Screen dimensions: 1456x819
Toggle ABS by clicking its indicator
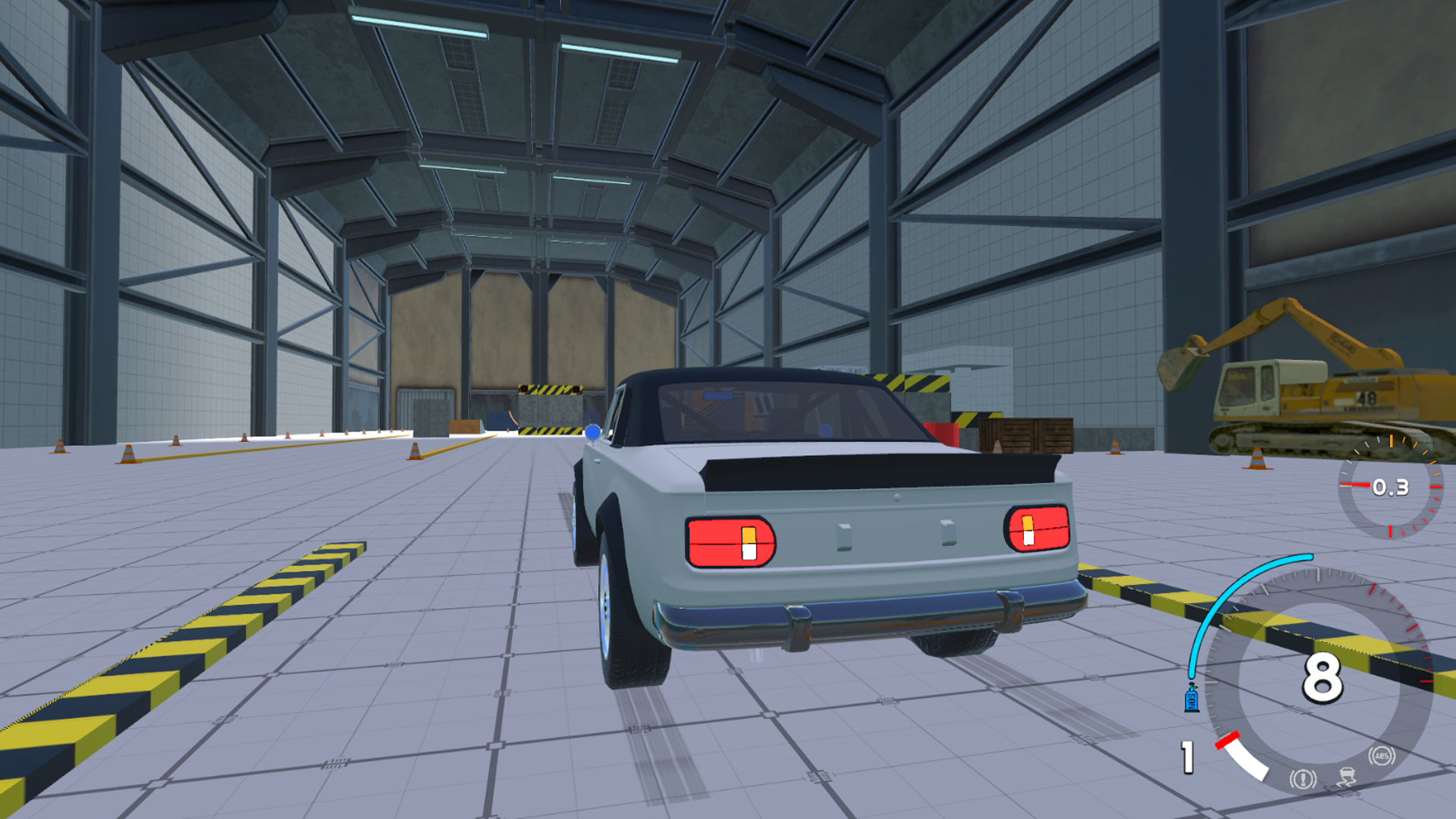1382,755
